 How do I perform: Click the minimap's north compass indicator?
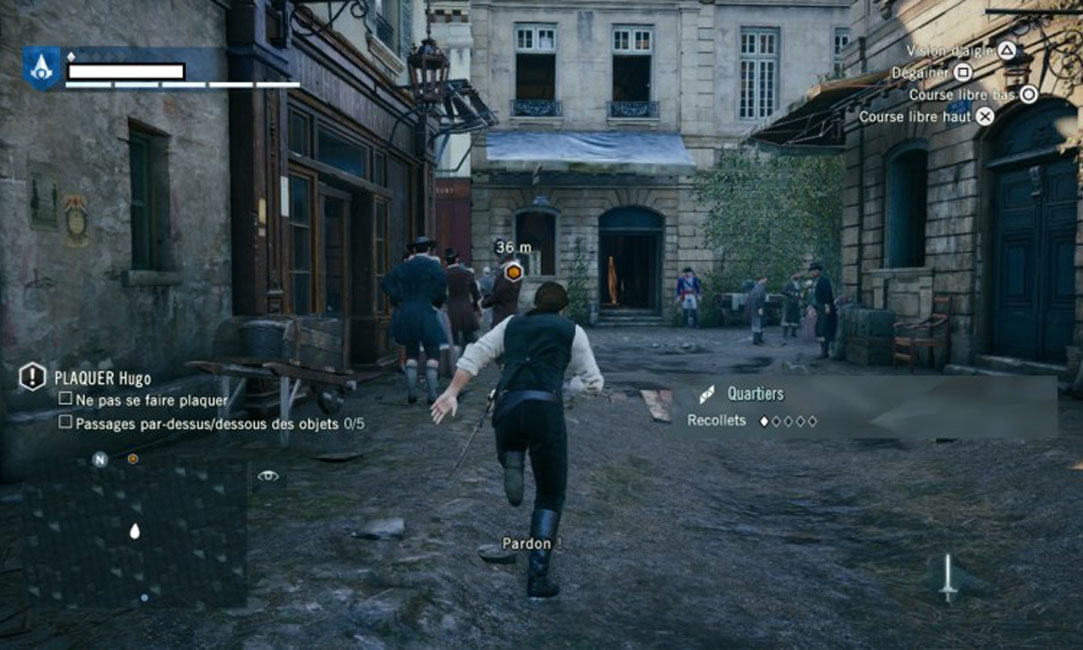tap(100, 460)
